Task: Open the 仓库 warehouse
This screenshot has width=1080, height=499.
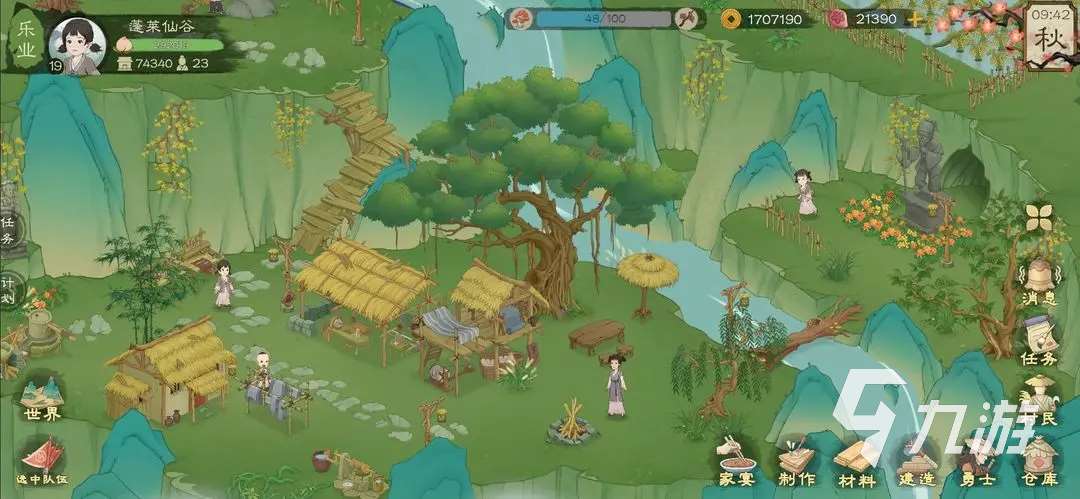Action: pyautogui.click(x=1040, y=461)
